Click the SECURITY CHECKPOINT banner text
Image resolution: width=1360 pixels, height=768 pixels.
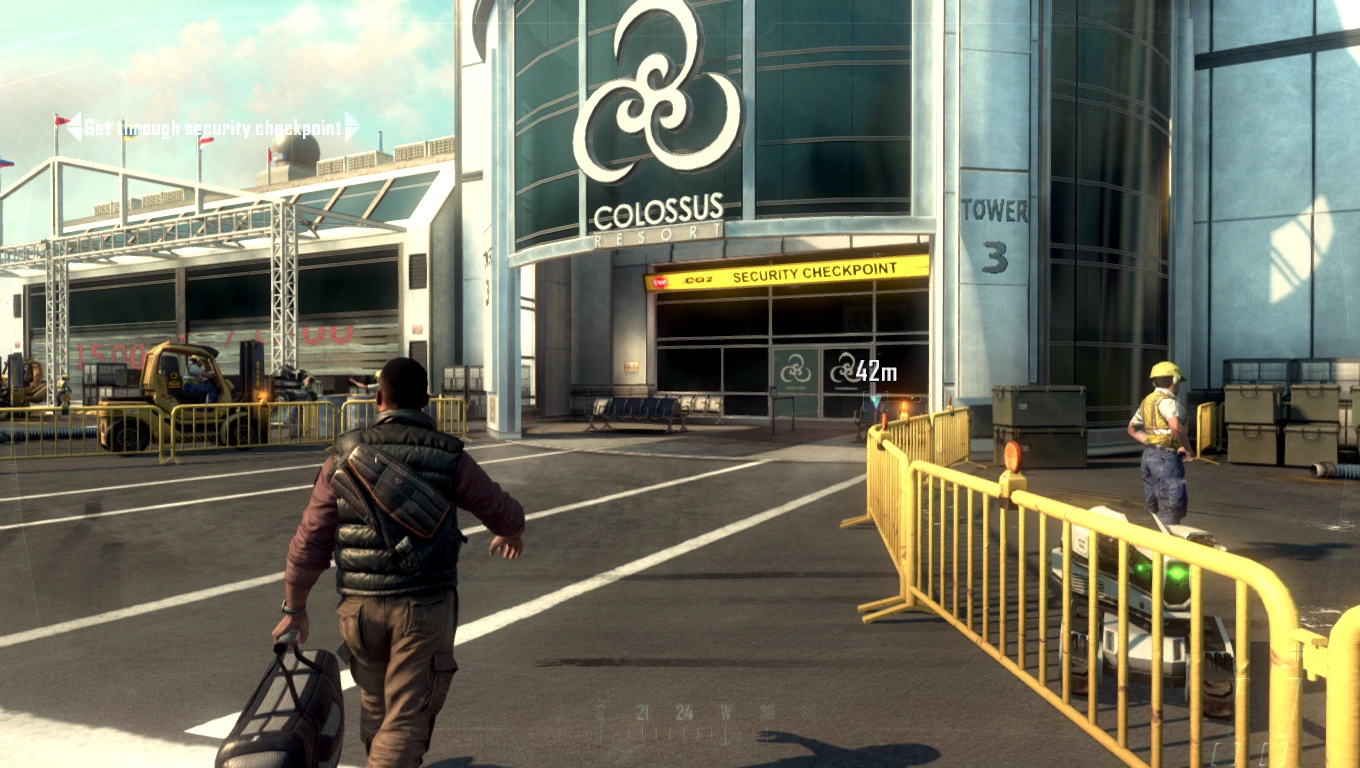point(815,271)
